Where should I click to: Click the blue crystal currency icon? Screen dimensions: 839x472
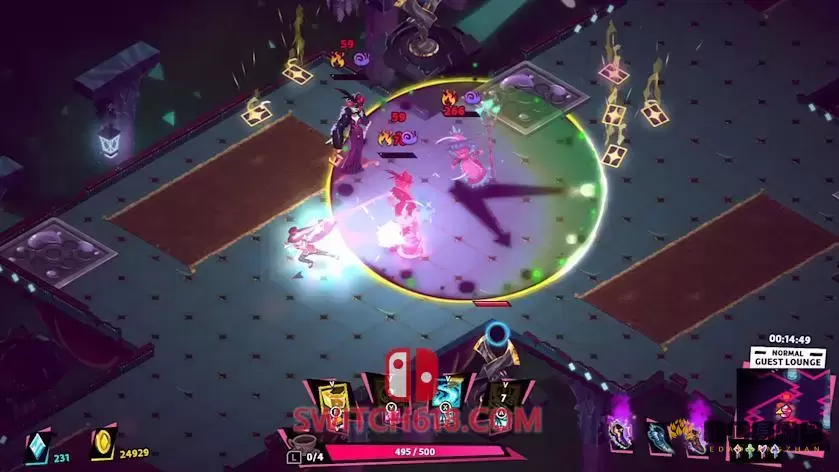[36, 445]
